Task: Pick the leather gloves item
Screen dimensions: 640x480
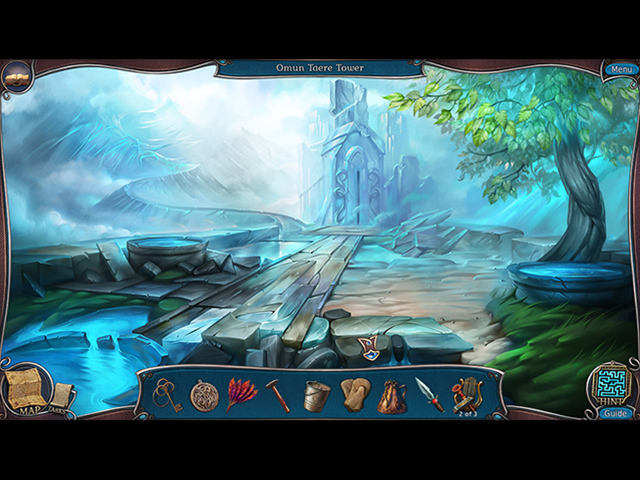Action: coord(354,395)
